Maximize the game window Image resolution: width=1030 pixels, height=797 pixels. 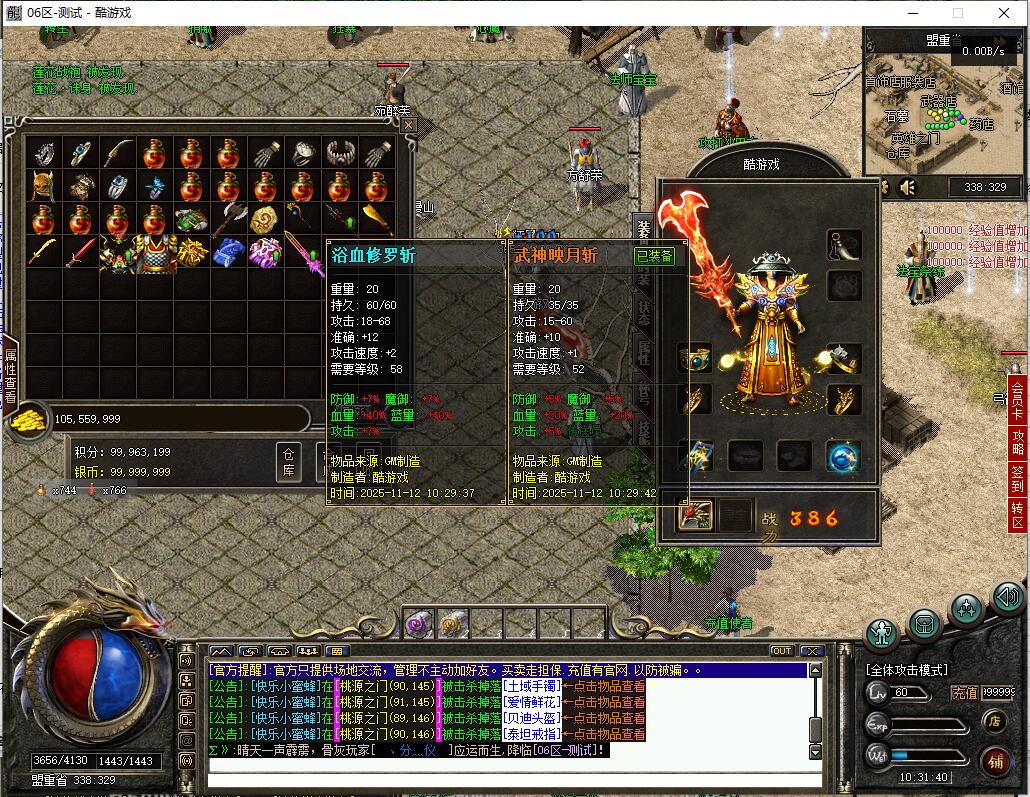957,13
